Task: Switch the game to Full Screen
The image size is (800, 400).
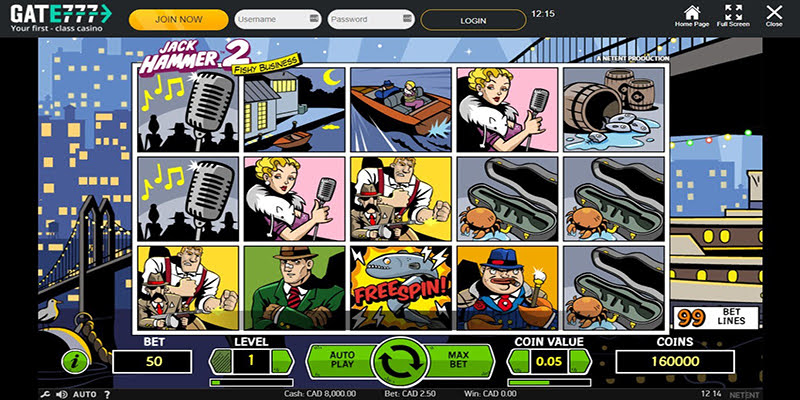Action: point(734,14)
